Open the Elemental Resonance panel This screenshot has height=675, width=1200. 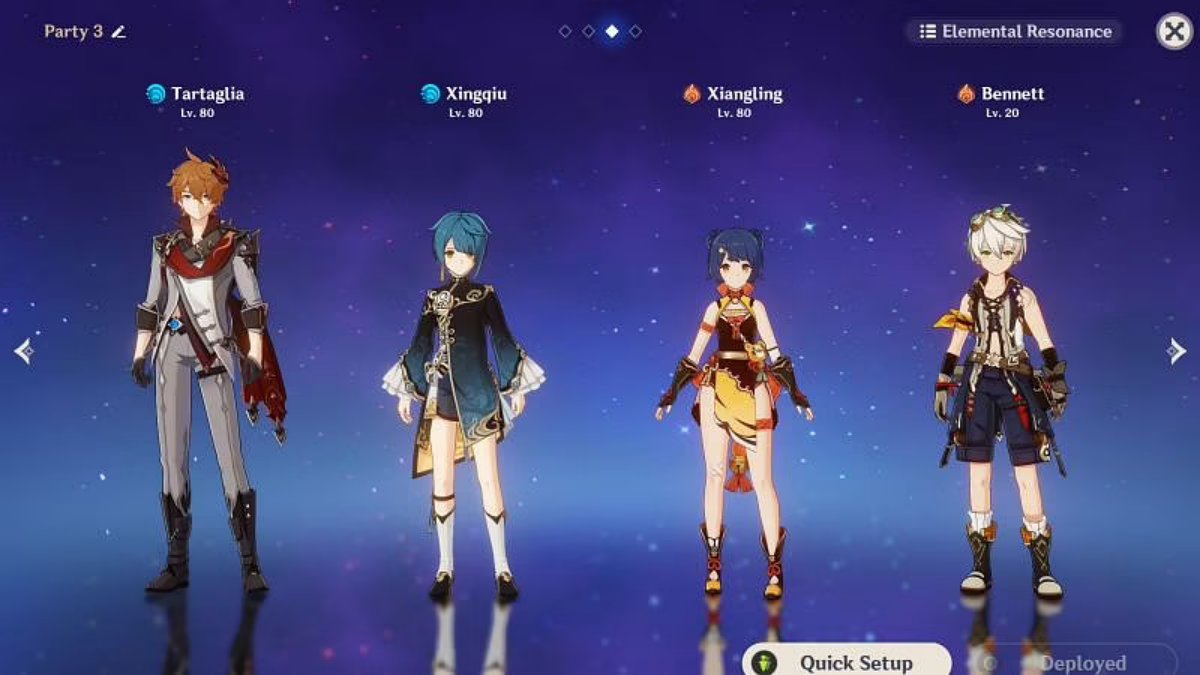[1015, 32]
